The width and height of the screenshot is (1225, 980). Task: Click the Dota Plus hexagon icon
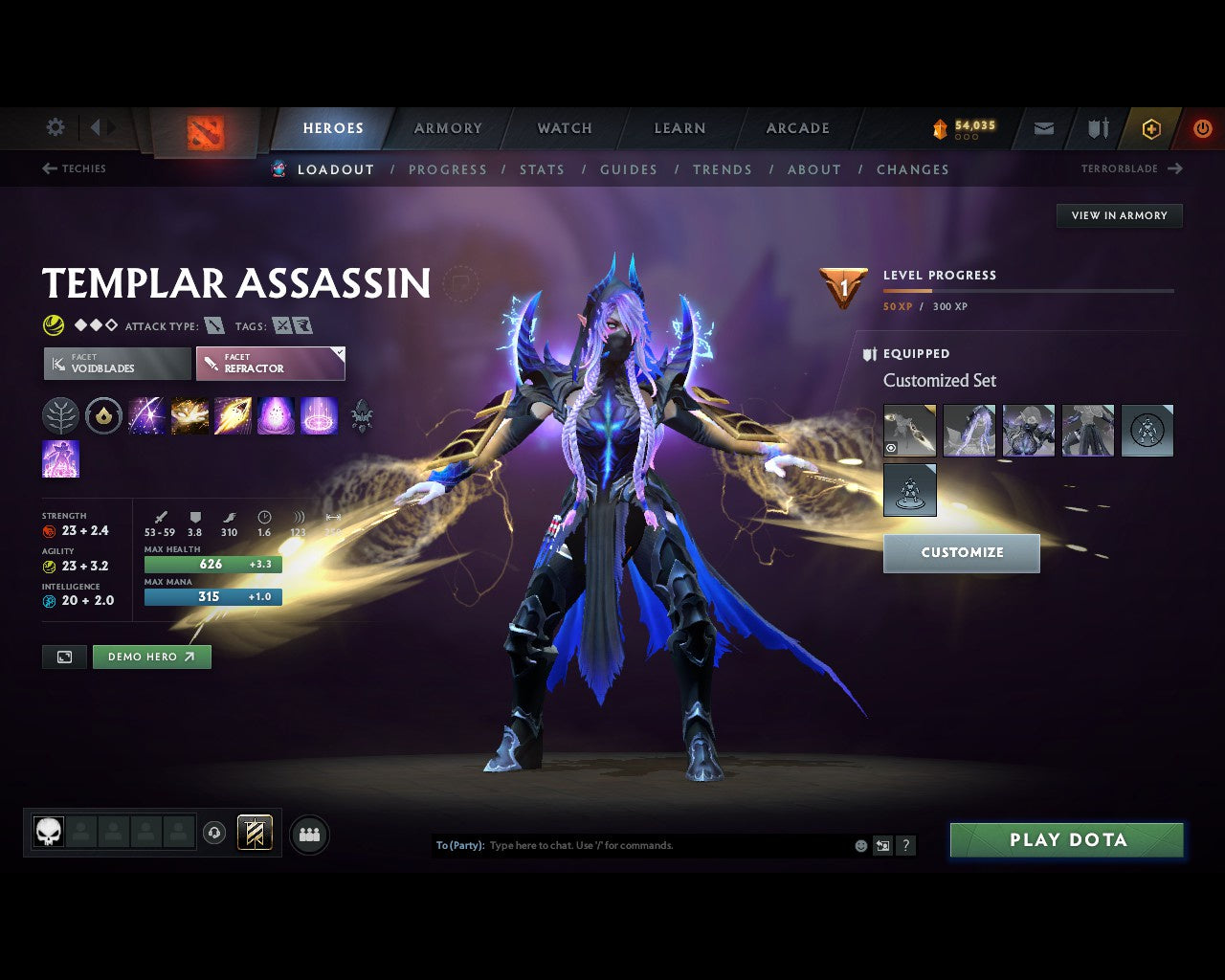[1151, 128]
